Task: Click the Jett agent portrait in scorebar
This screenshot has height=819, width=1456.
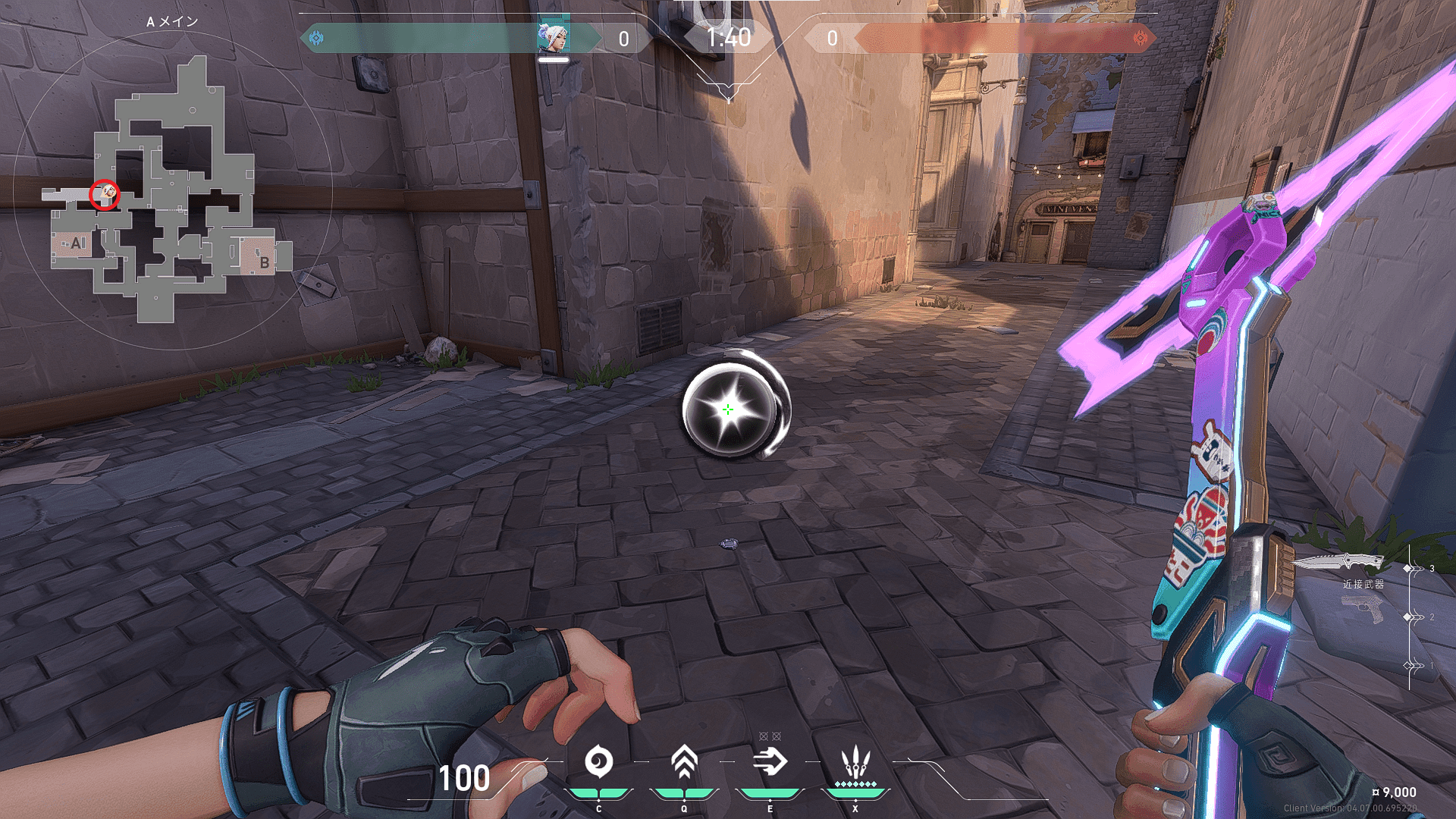Action: click(553, 37)
